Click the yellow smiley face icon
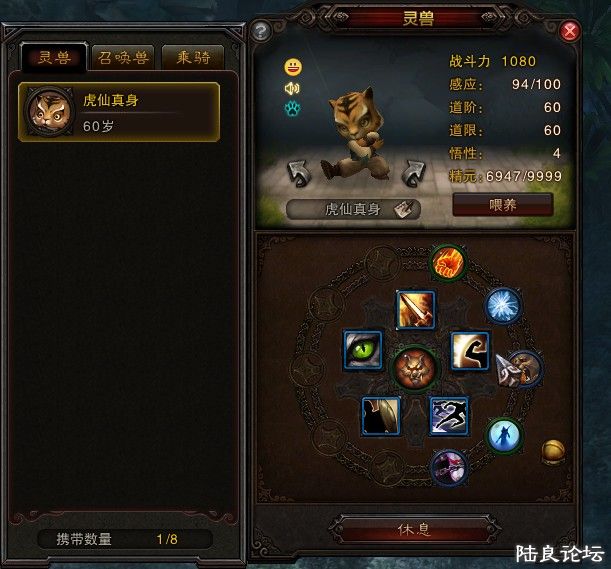 (293, 68)
